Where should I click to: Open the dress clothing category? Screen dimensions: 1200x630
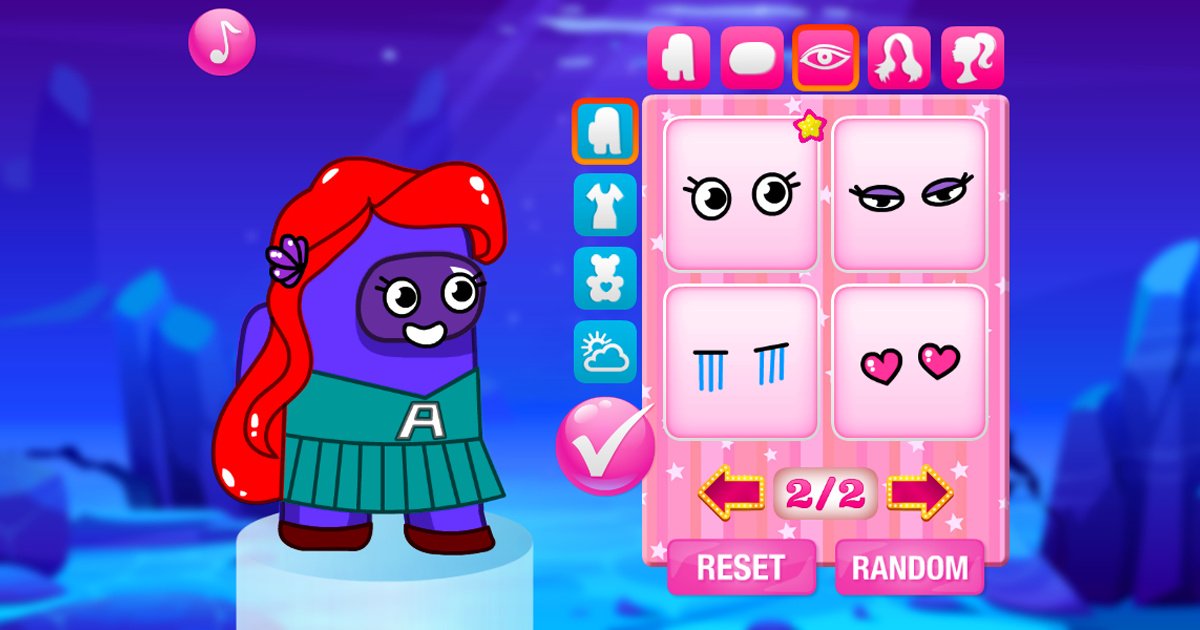coord(605,205)
